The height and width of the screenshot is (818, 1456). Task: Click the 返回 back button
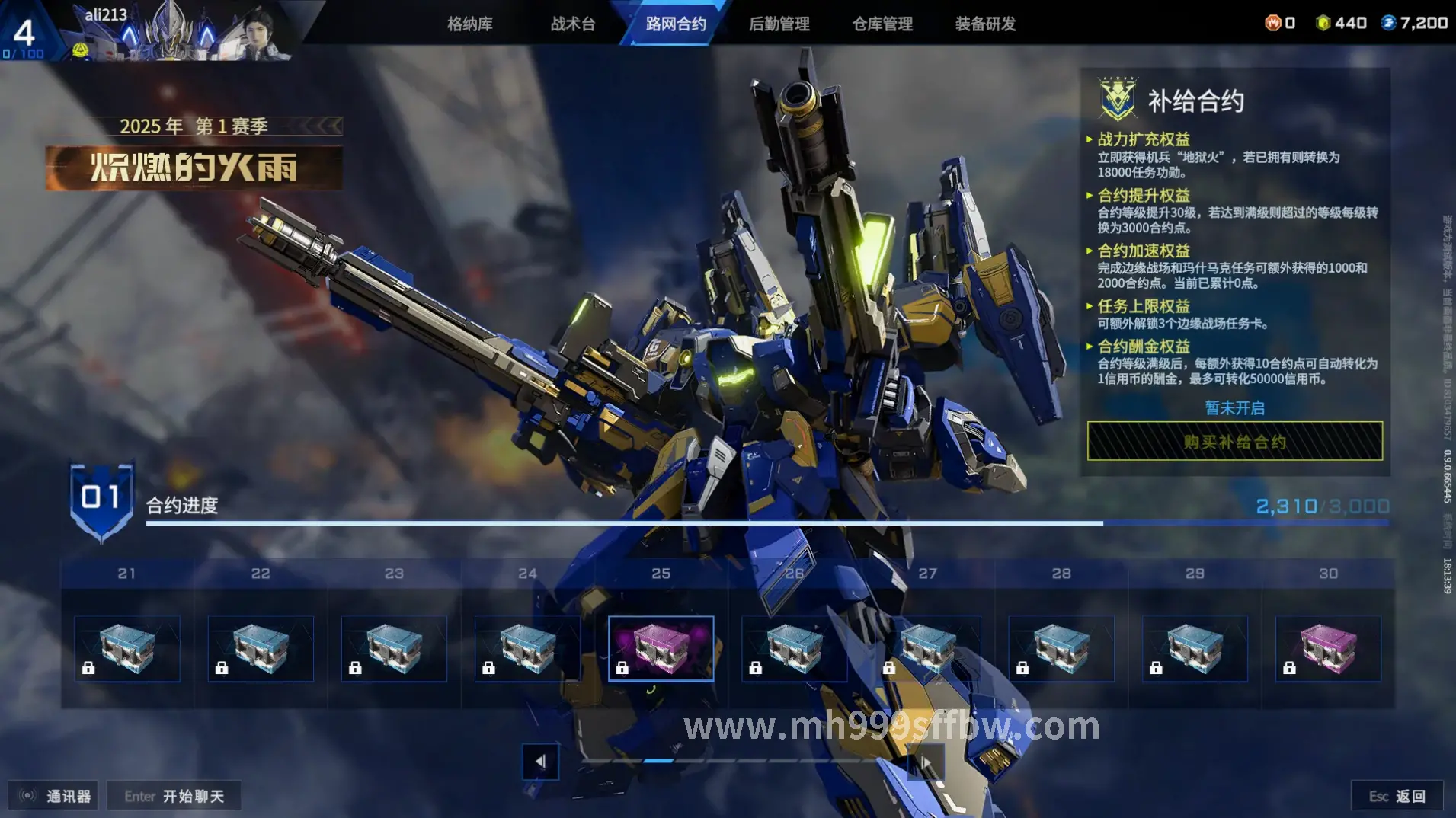point(1397,796)
